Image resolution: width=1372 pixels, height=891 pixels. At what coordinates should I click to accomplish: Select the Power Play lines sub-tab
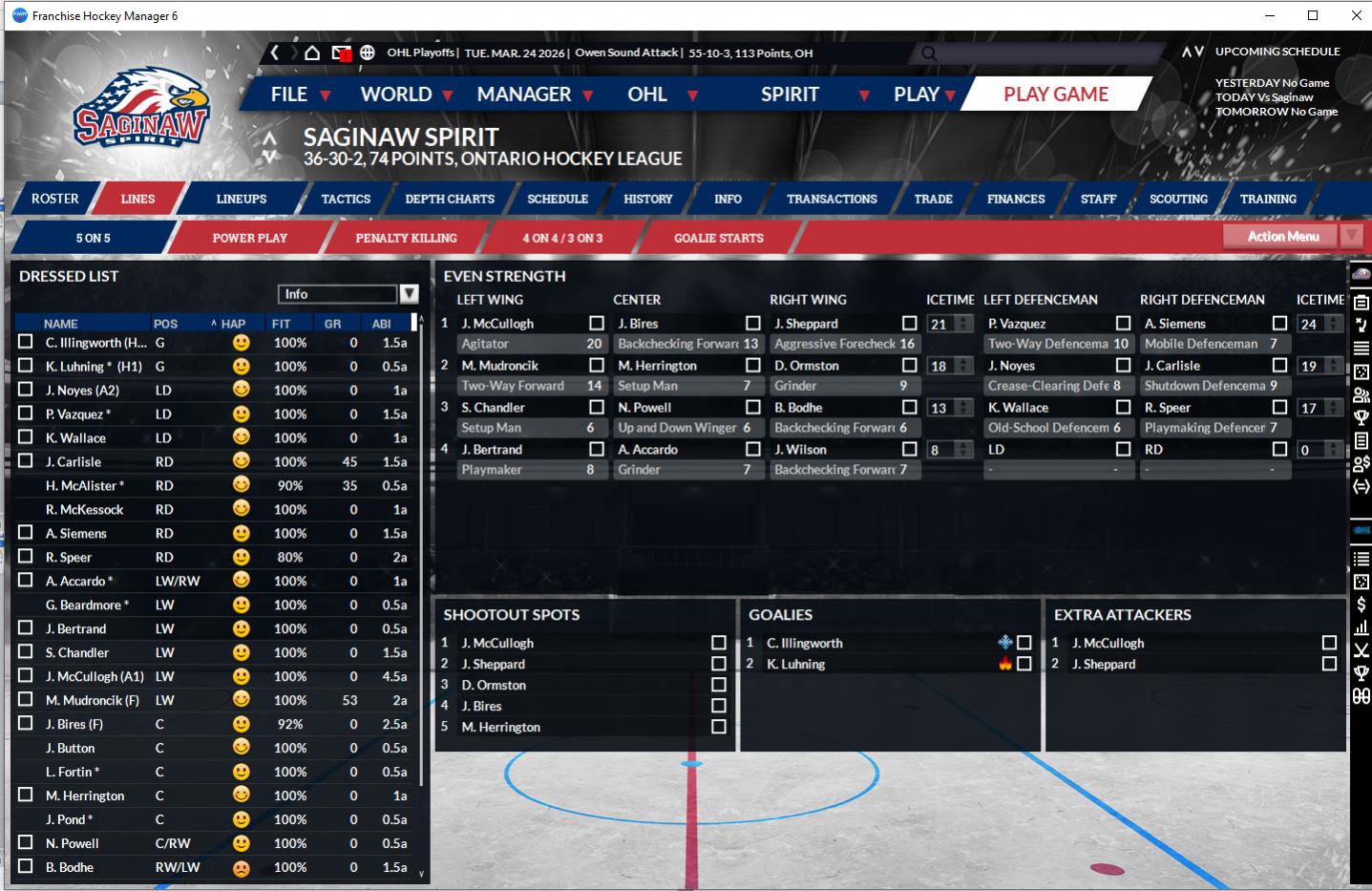[x=249, y=238]
